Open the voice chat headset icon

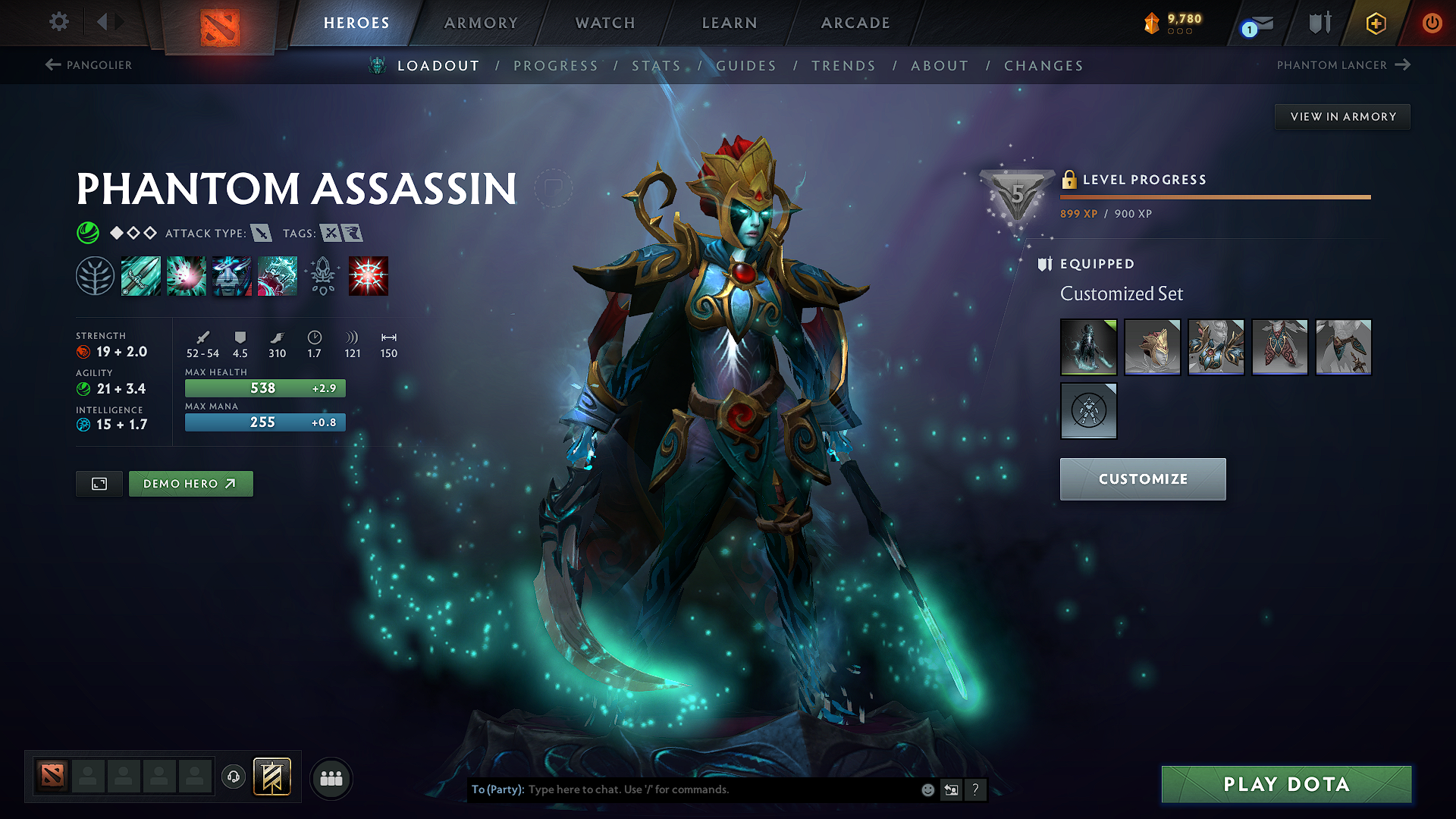[233, 777]
